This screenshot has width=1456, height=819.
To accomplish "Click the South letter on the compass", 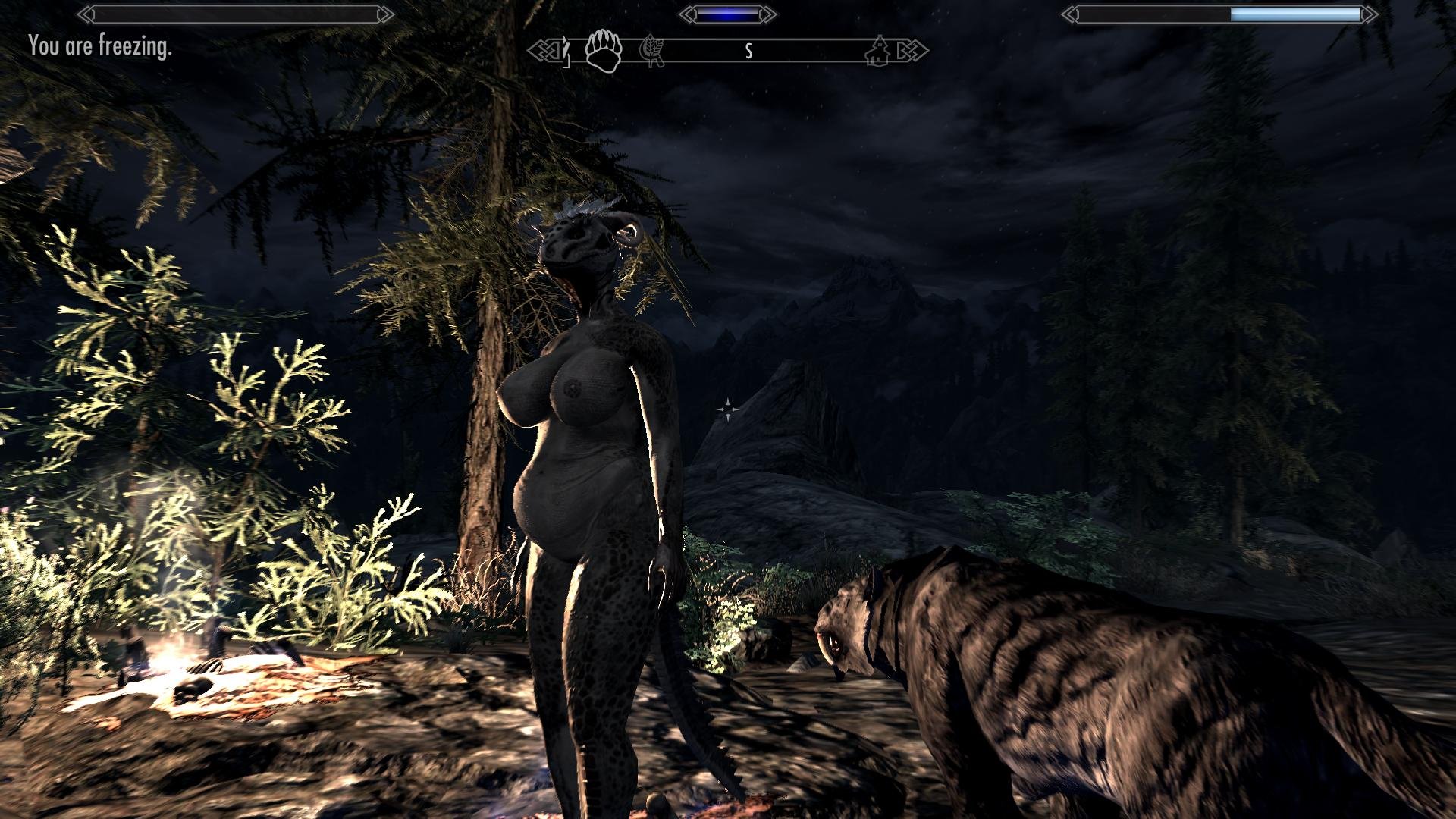I will pyautogui.click(x=748, y=51).
